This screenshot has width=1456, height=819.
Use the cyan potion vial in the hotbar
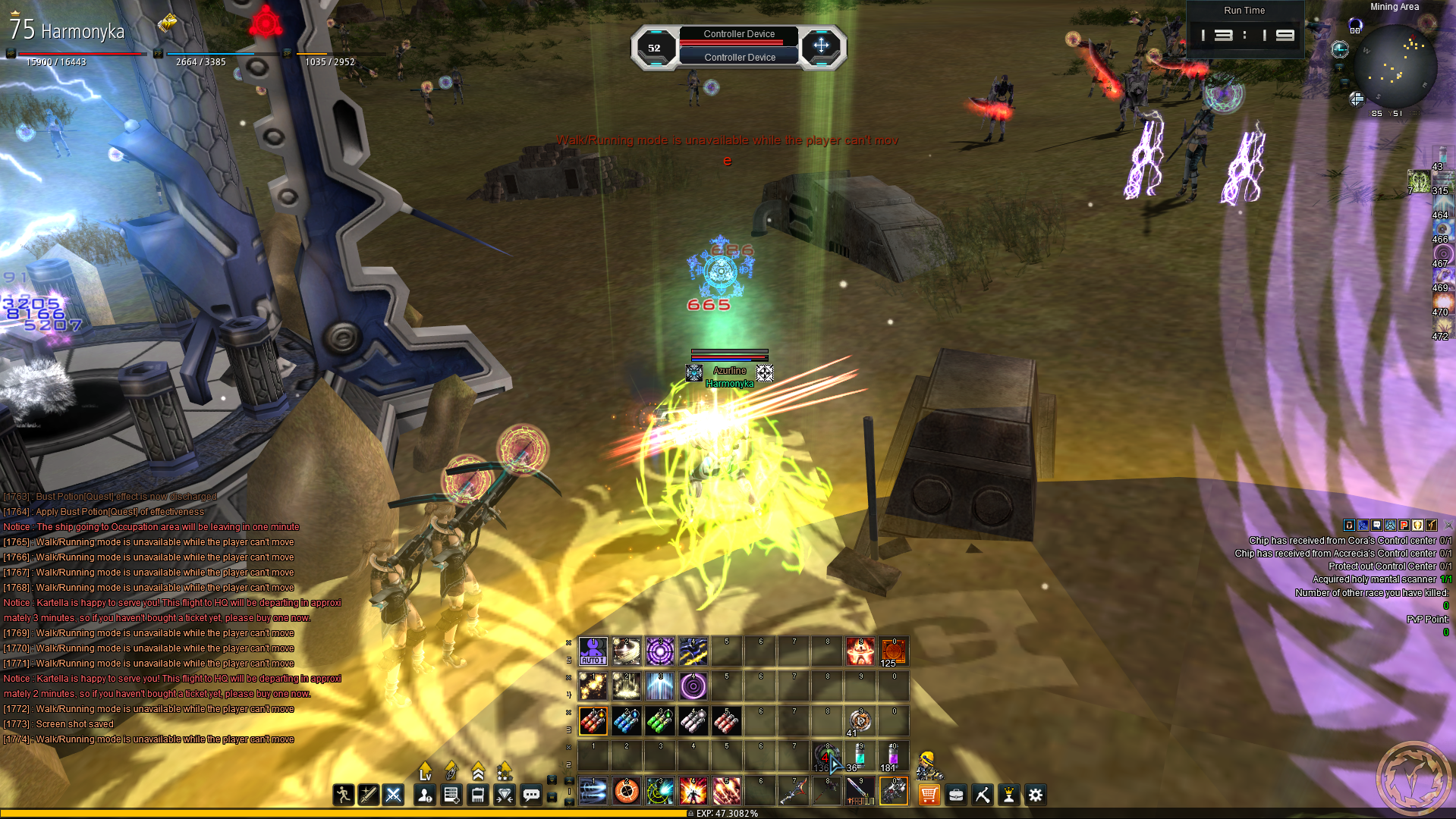pos(860,757)
